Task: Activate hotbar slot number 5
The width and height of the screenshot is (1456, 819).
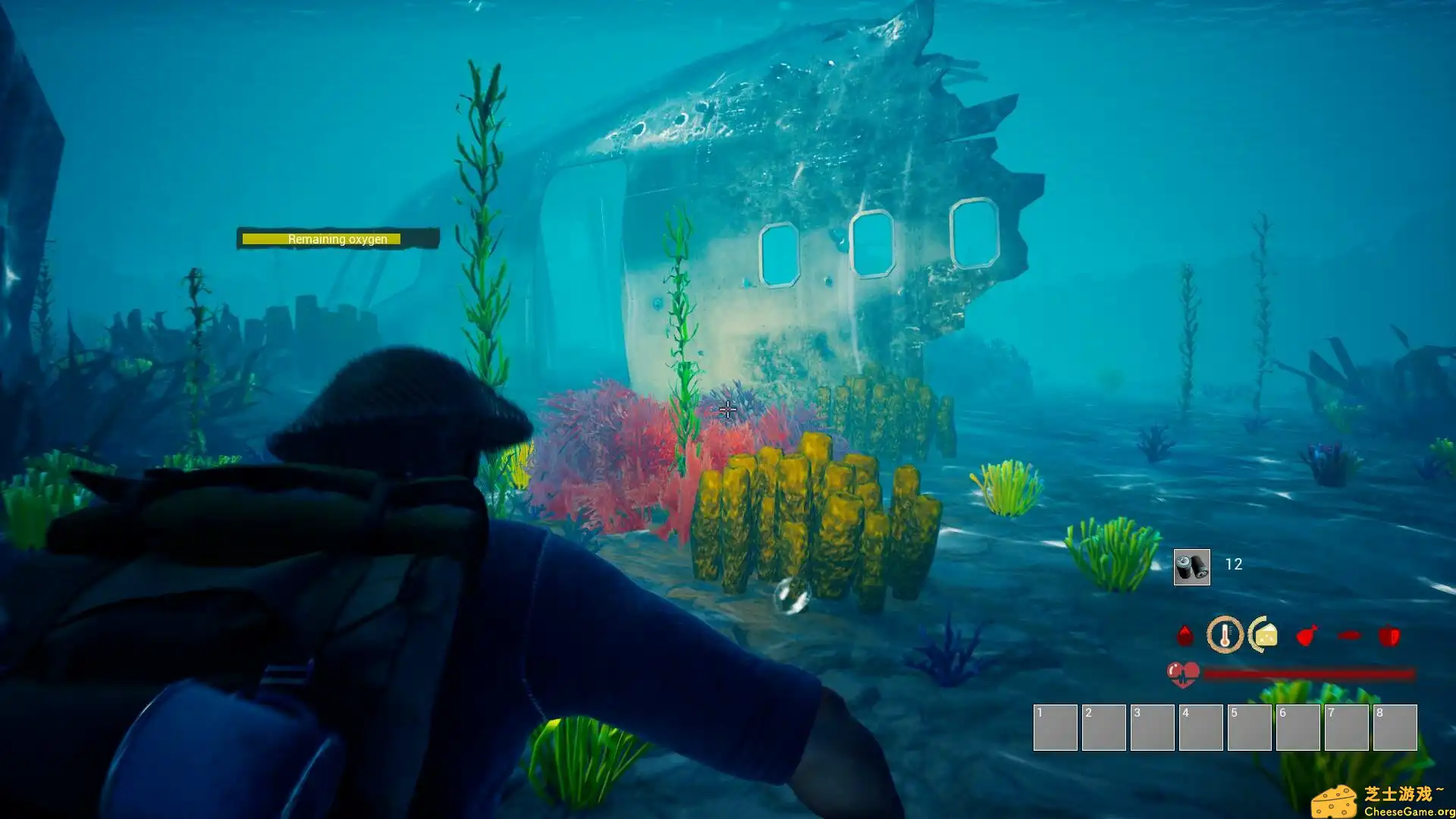Action: pos(1249,727)
